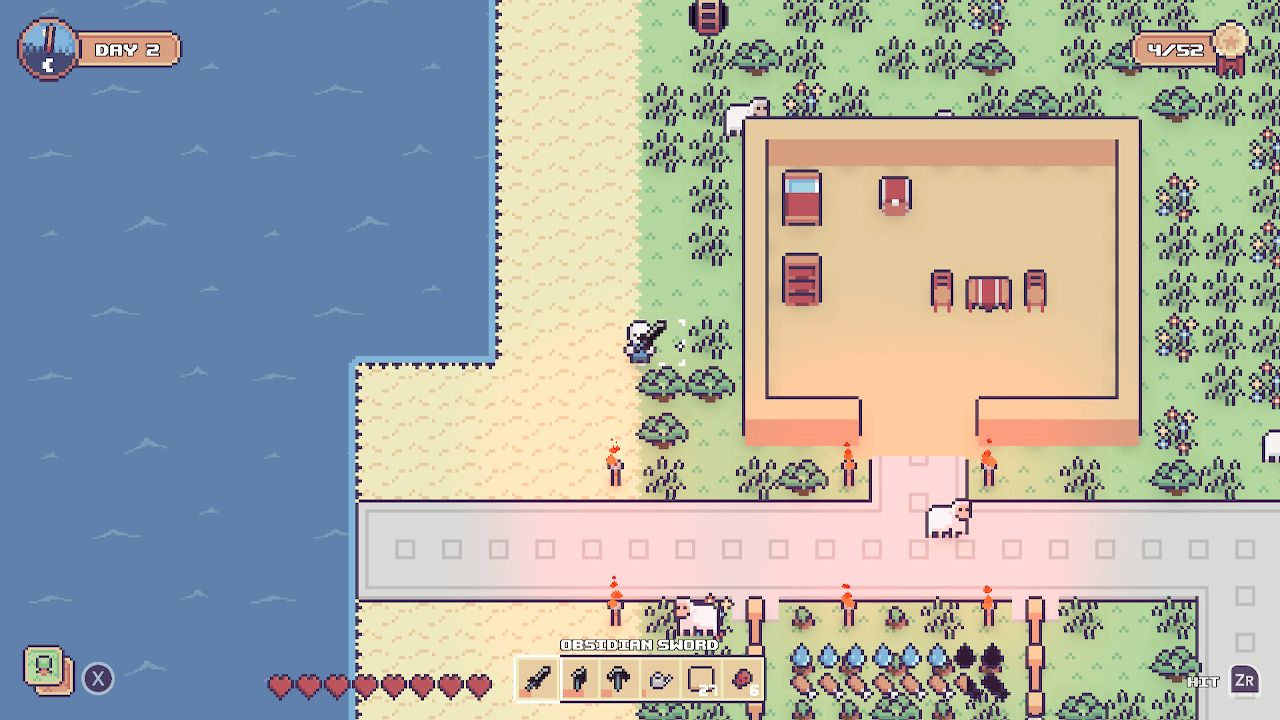Open the Day 2 banner
This screenshot has height=720, width=1280.
128,48
